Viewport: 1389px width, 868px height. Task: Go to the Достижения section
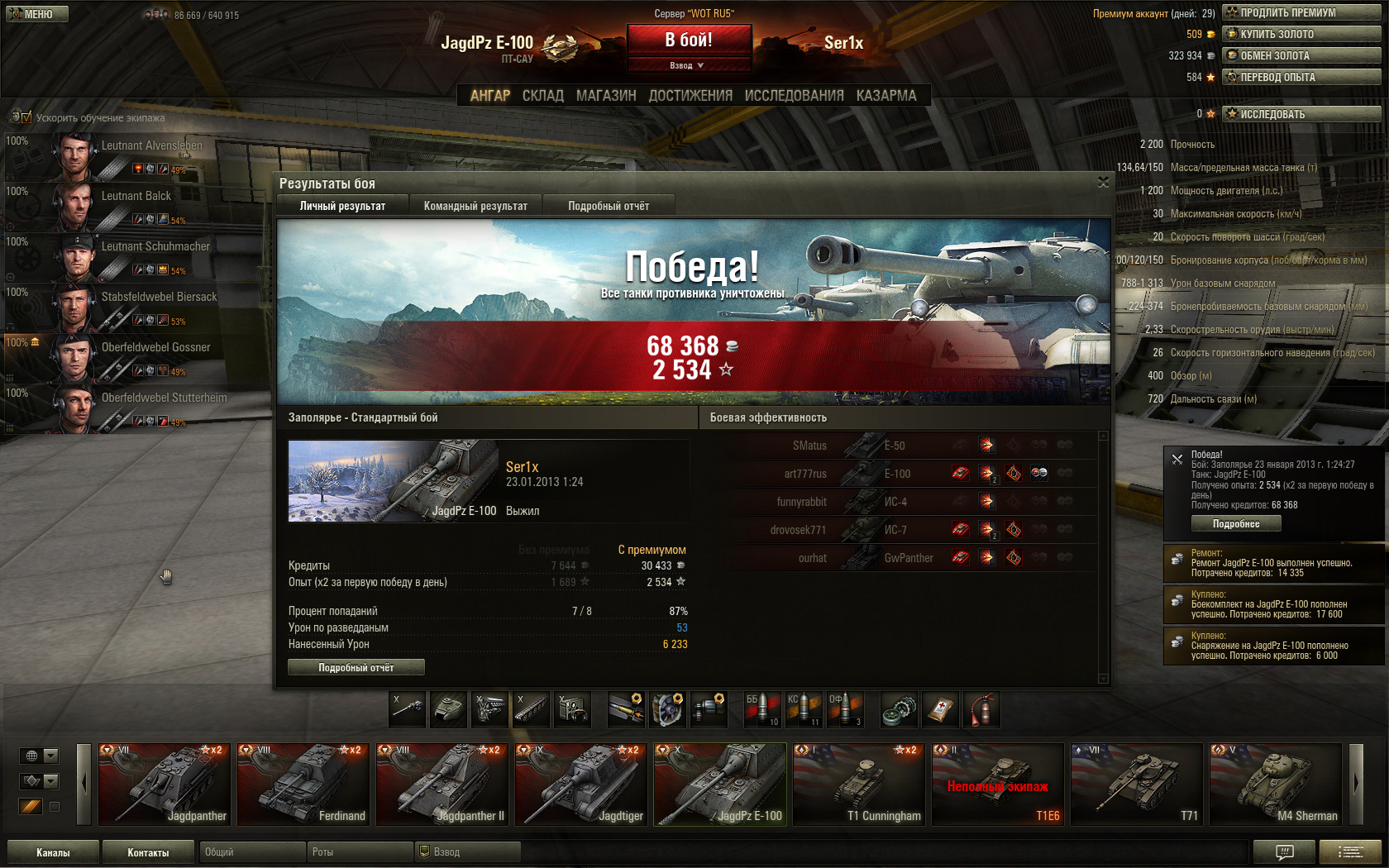point(690,96)
